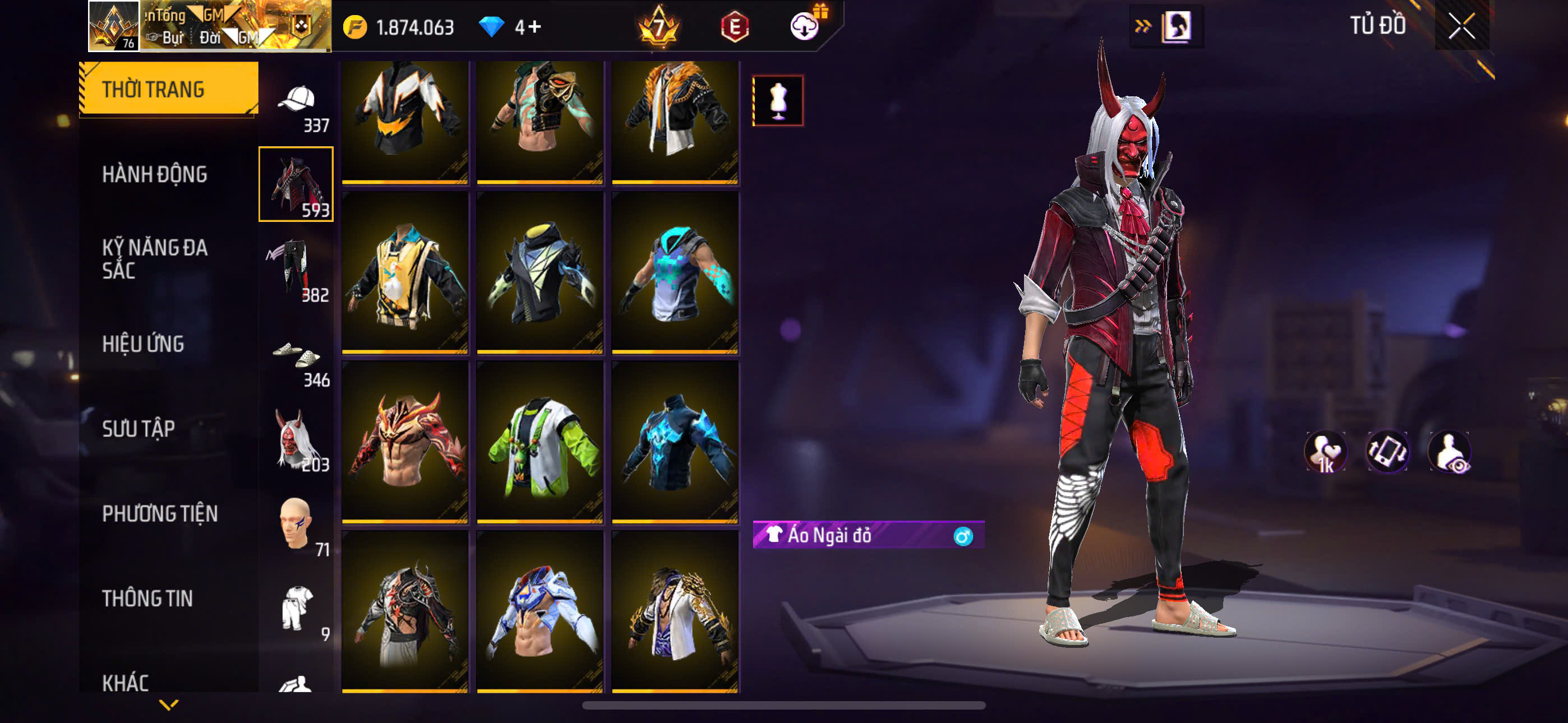Switch to the HÀNH ĐỘNG tab
The width and height of the screenshot is (1568, 723).
pyautogui.click(x=155, y=175)
